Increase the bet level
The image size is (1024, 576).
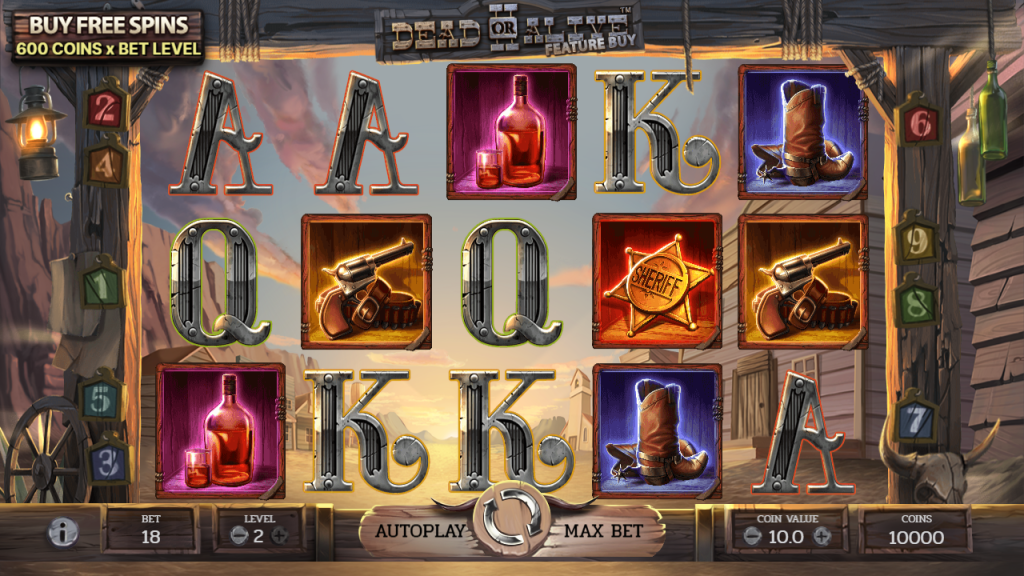pyautogui.click(x=280, y=535)
